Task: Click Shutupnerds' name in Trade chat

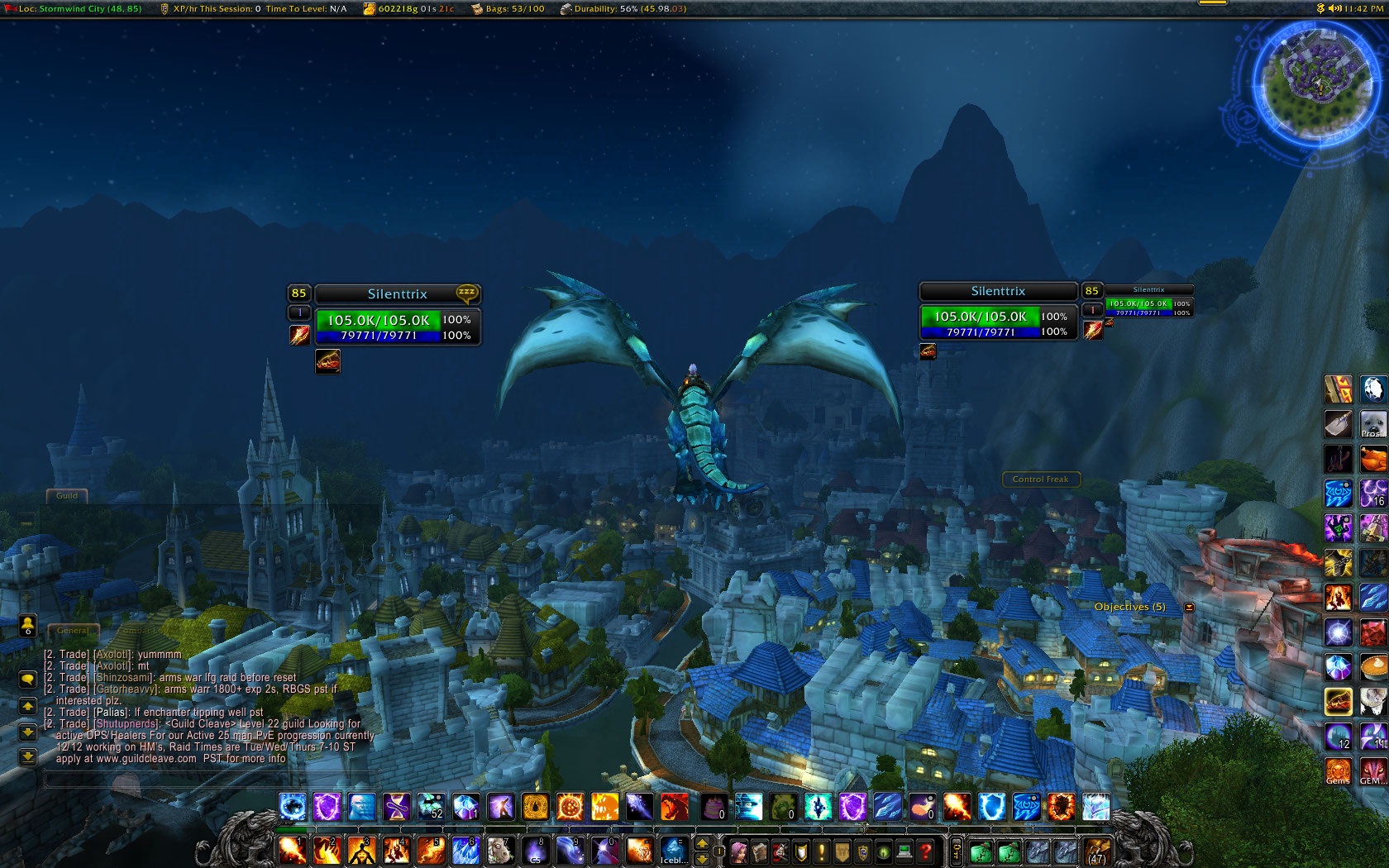Action: pyautogui.click(x=126, y=724)
